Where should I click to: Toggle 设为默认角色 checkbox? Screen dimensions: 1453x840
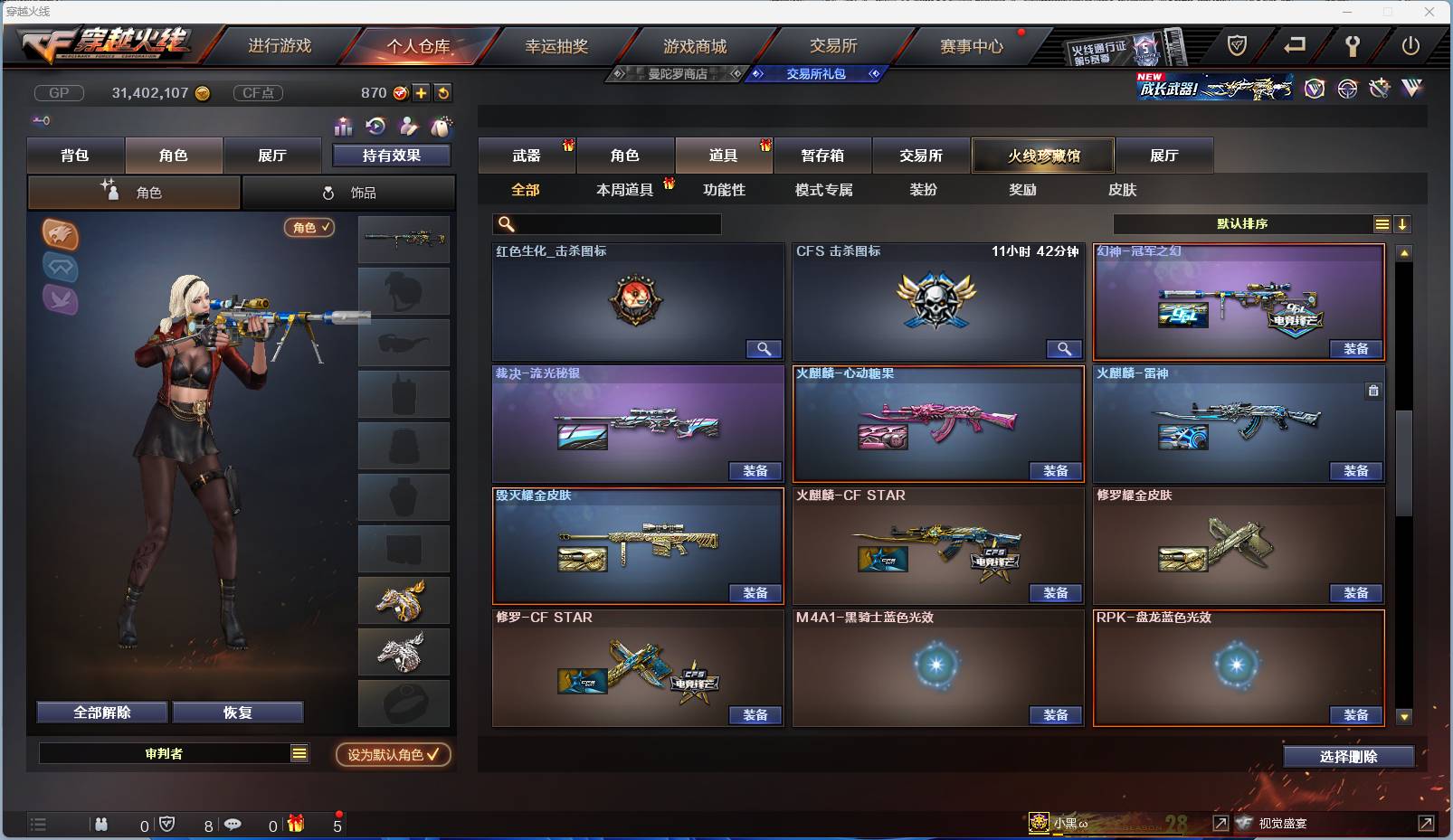(x=393, y=756)
